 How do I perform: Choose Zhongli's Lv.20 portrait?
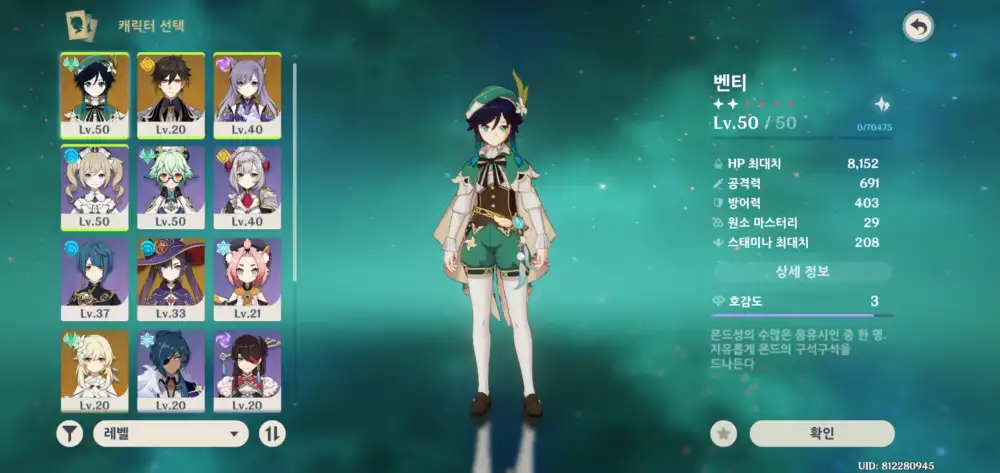[171, 95]
